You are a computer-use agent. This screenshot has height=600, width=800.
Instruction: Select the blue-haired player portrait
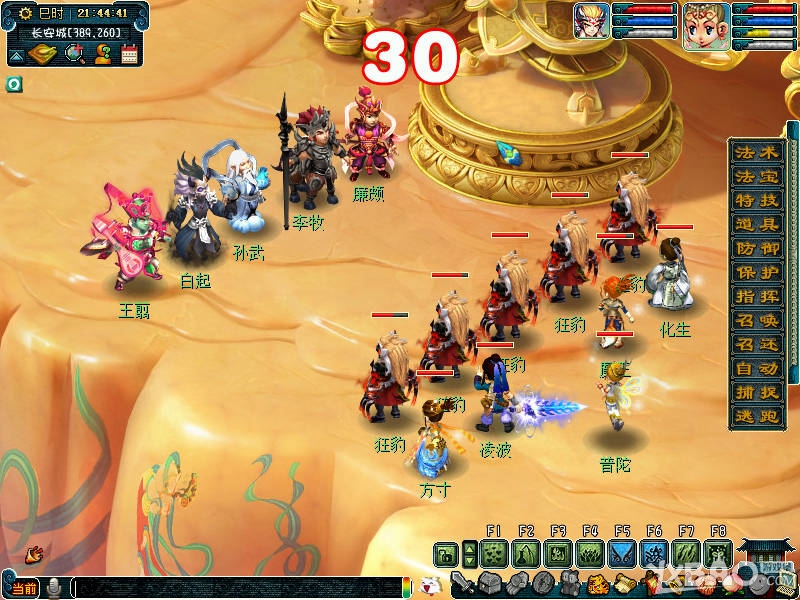[591, 20]
